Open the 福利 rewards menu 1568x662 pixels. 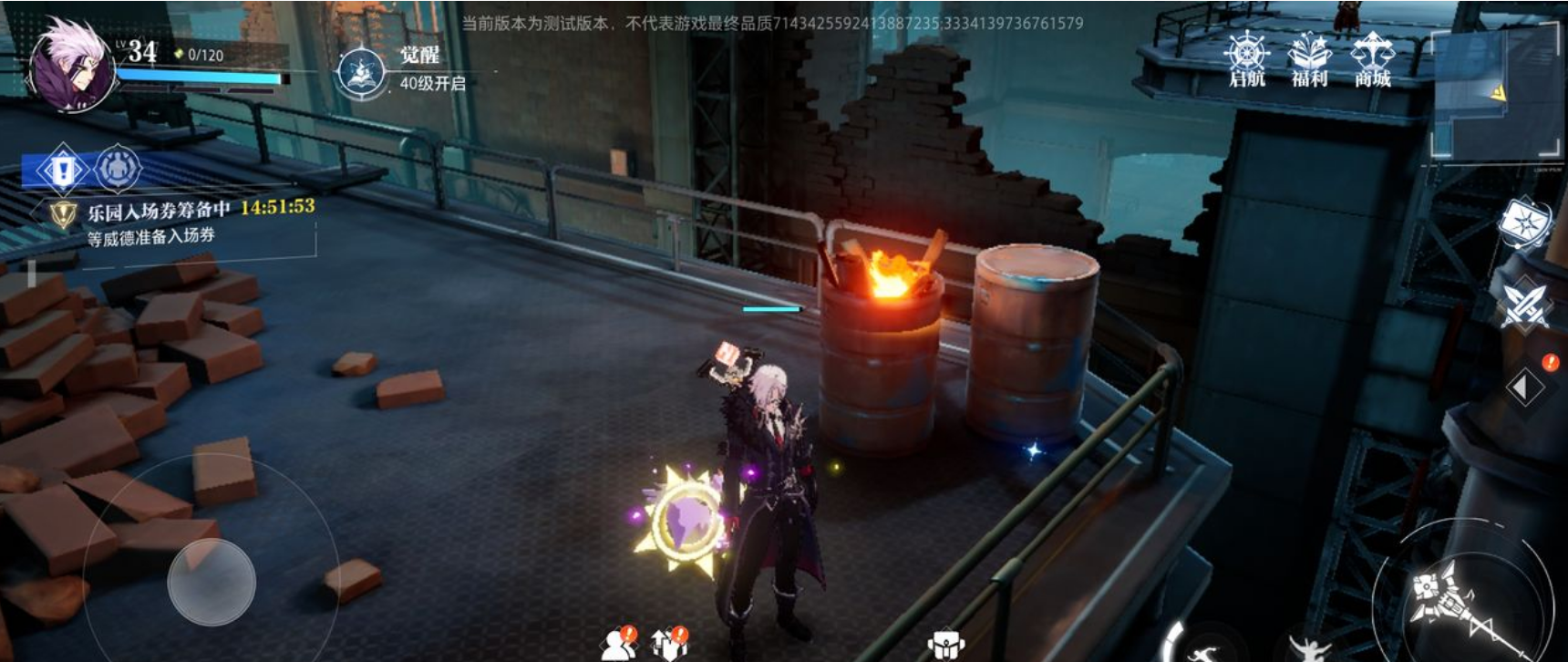(1309, 59)
